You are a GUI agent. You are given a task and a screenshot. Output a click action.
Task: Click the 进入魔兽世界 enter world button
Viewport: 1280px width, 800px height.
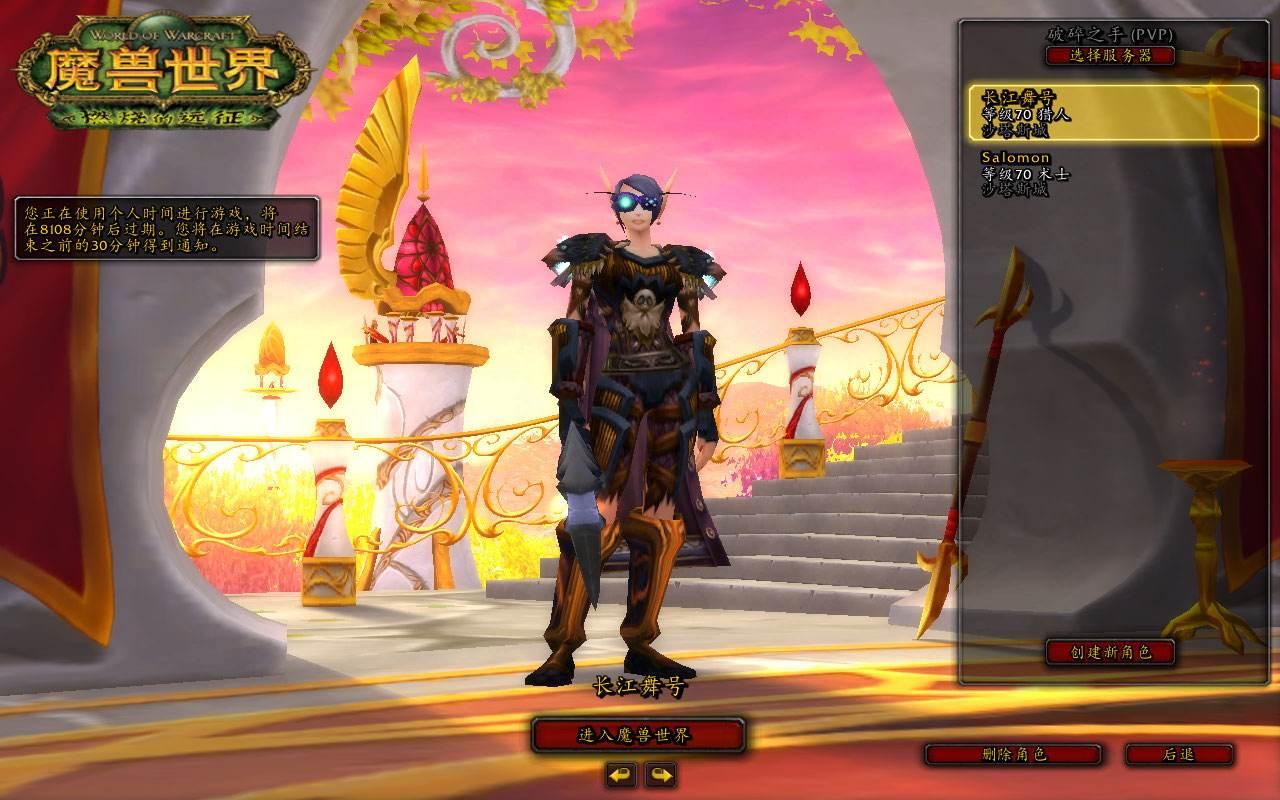coord(637,736)
